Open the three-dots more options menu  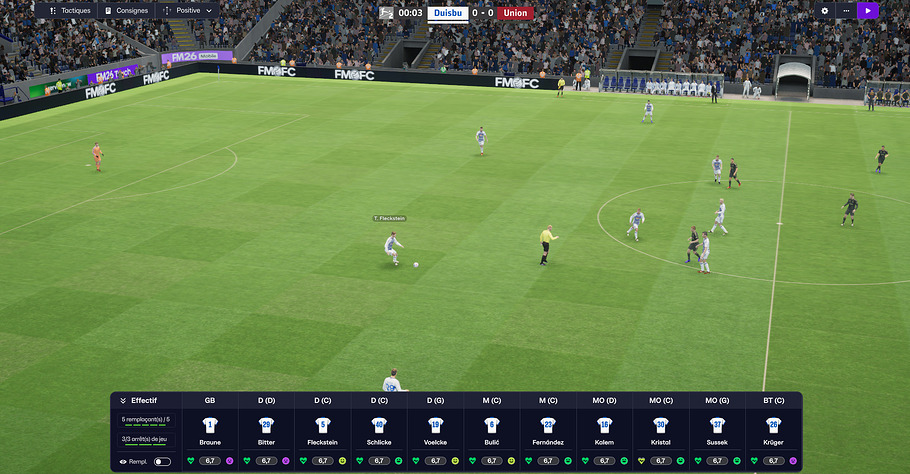pyautogui.click(x=846, y=11)
